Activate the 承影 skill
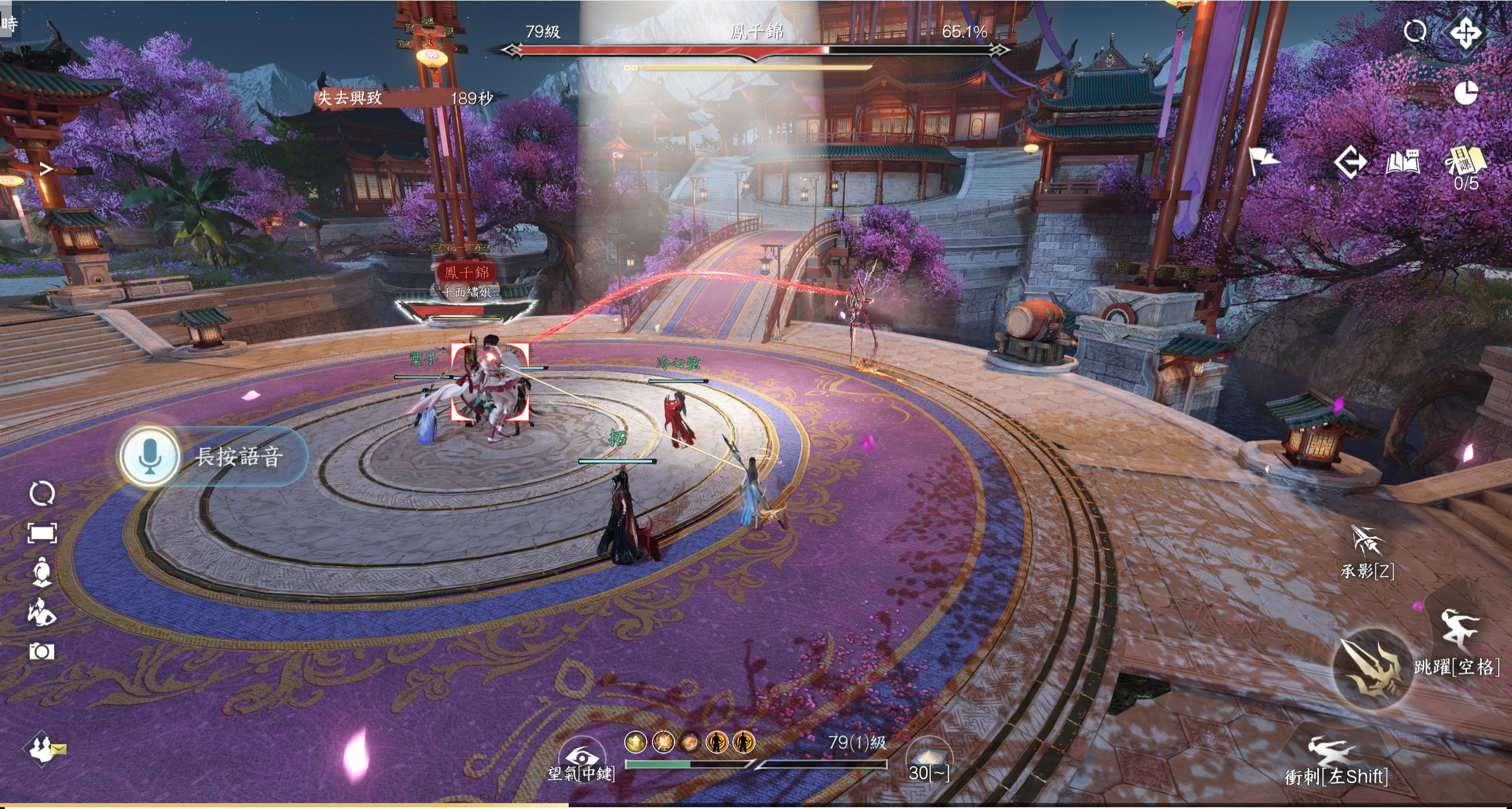This screenshot has height=809, width=1512. pyautogui.click(x=1367, y=541)
